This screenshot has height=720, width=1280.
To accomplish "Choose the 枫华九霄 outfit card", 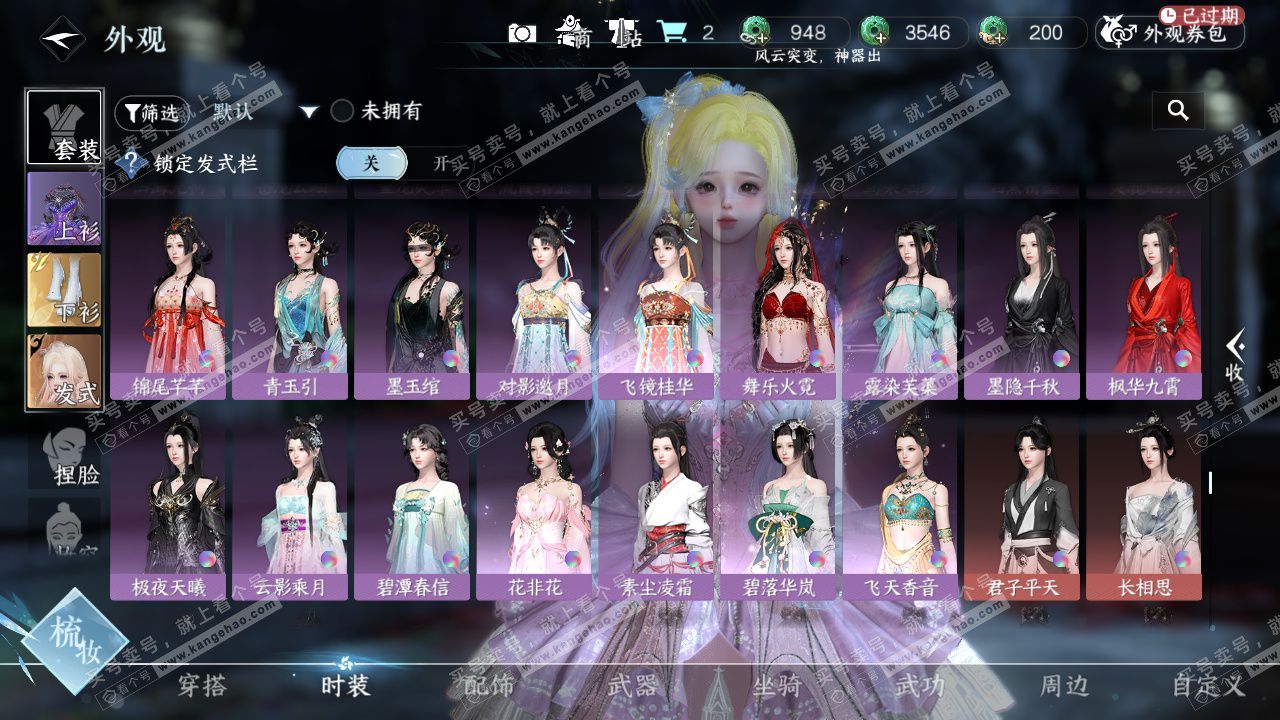I will point(1143,298).
